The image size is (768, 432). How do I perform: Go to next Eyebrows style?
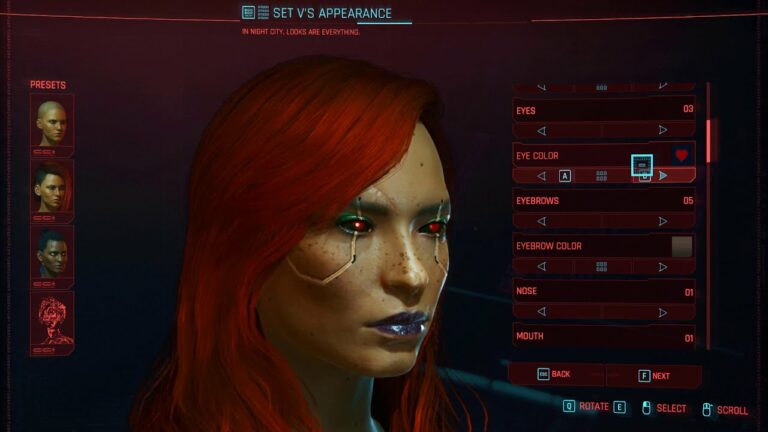[662, 221]
